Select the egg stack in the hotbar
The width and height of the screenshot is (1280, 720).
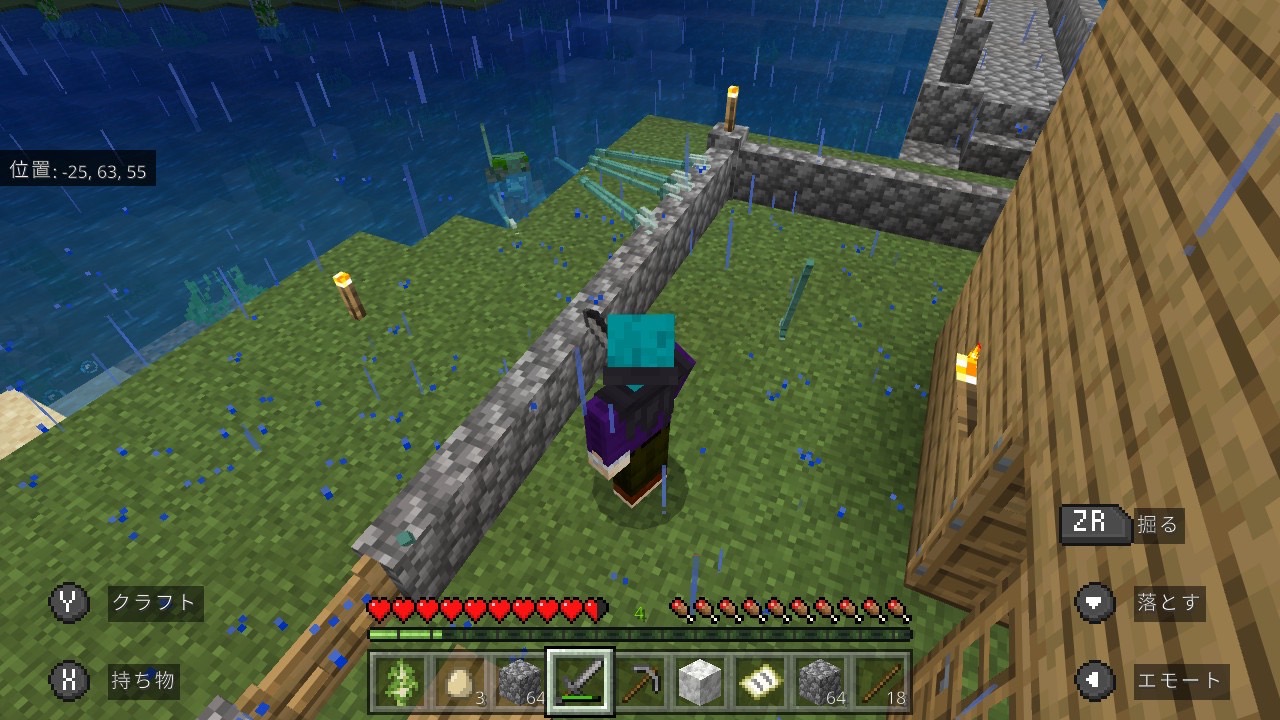tap(460, 682)
